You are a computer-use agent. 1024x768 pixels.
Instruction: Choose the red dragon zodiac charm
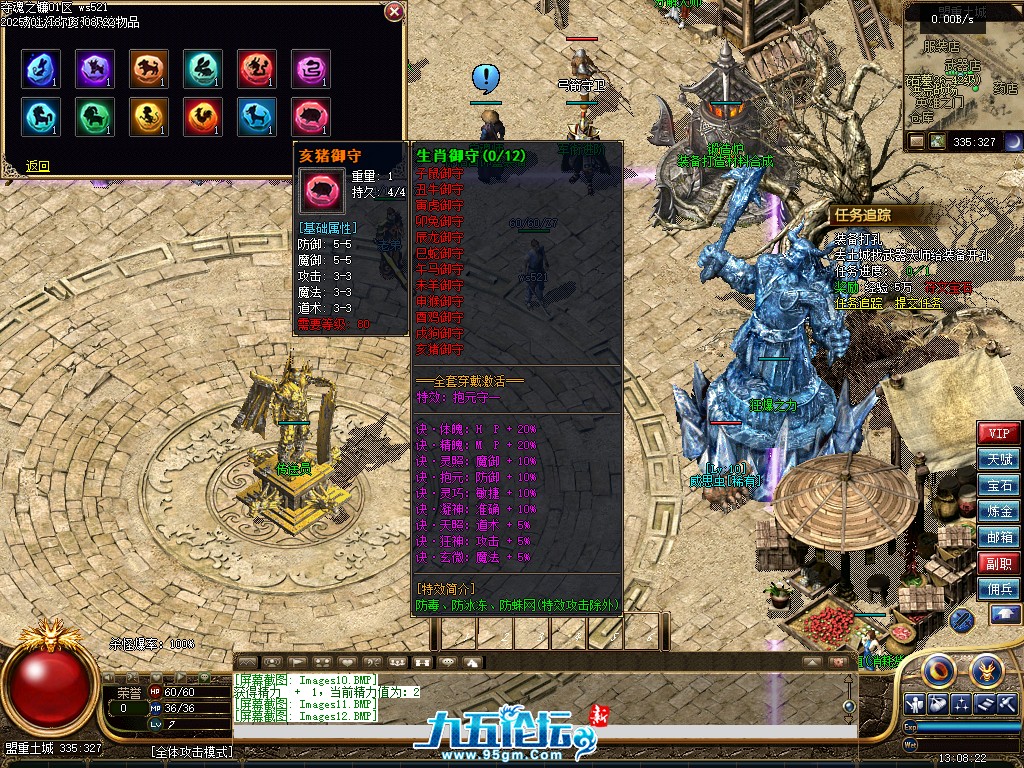tap(257, 69)
